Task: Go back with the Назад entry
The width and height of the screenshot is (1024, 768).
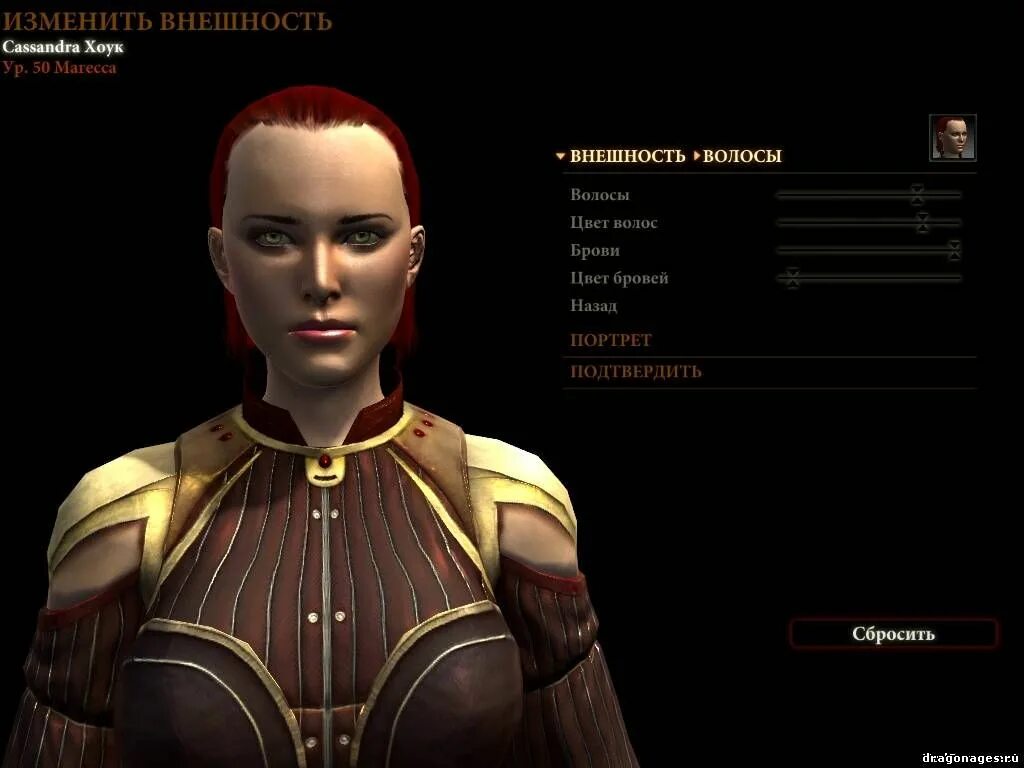Action: pos(593,306)
